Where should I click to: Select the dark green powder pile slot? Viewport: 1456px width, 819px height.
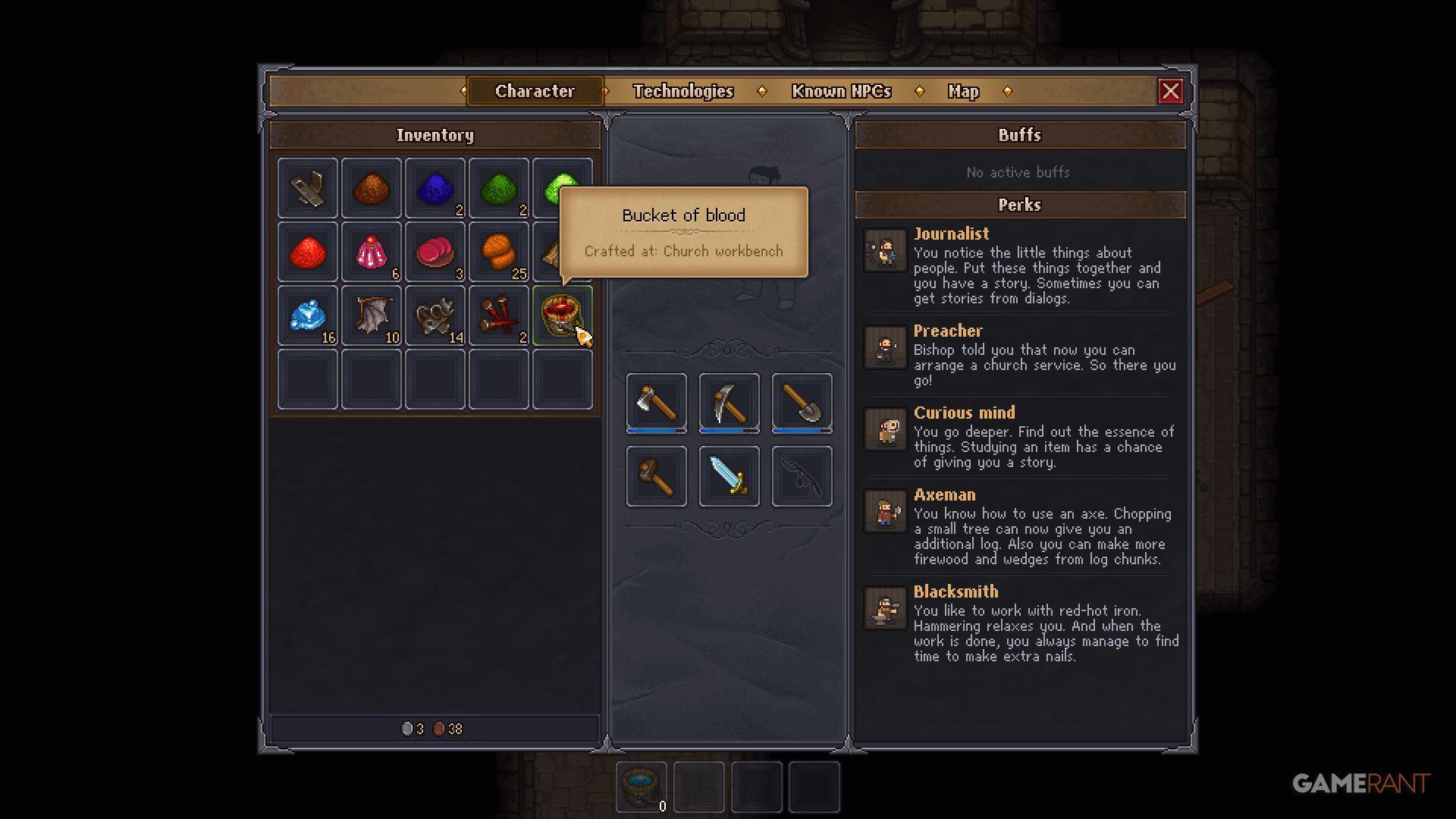tap(498, 188)
